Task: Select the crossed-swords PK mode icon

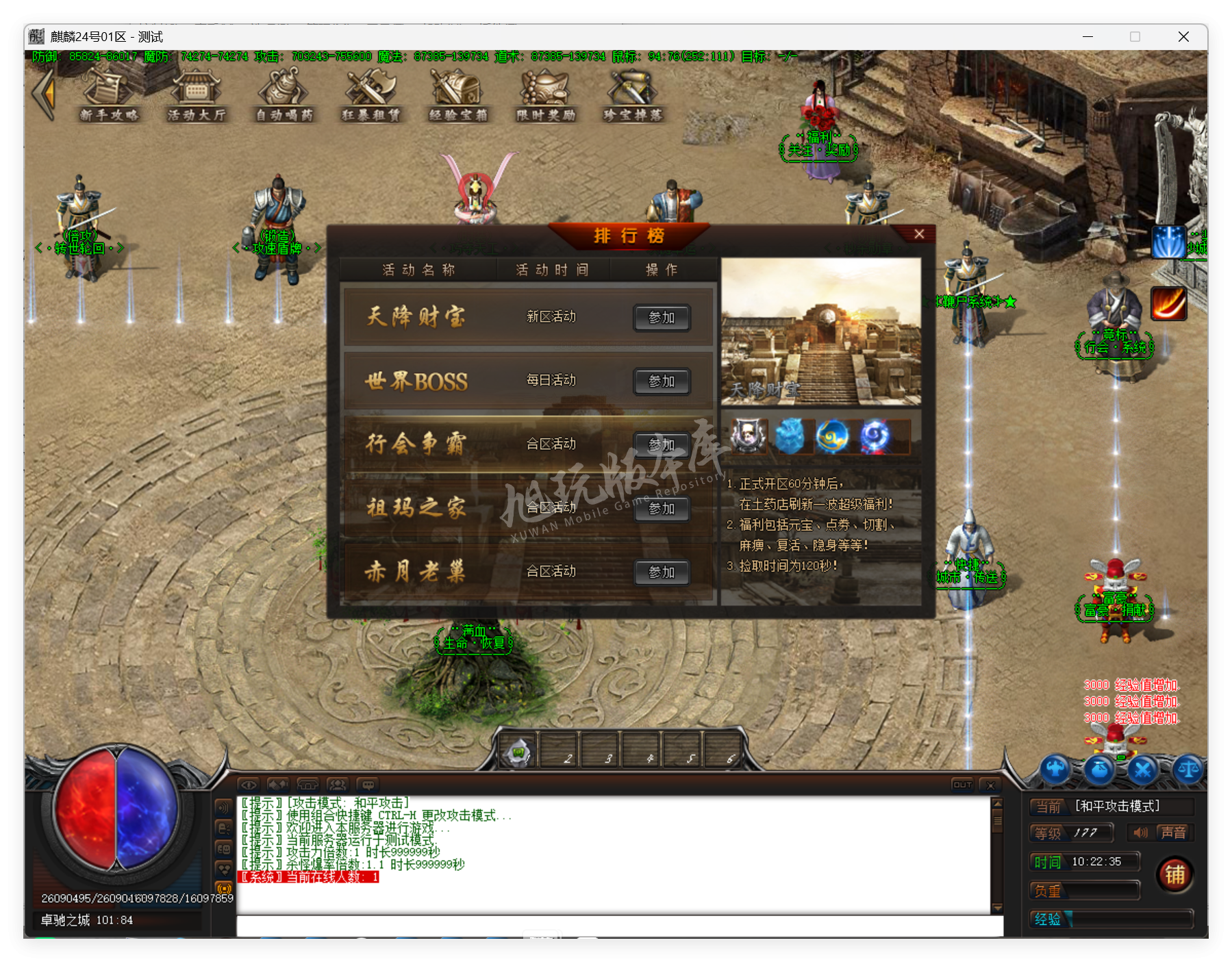Action: tap(1144, 770)
